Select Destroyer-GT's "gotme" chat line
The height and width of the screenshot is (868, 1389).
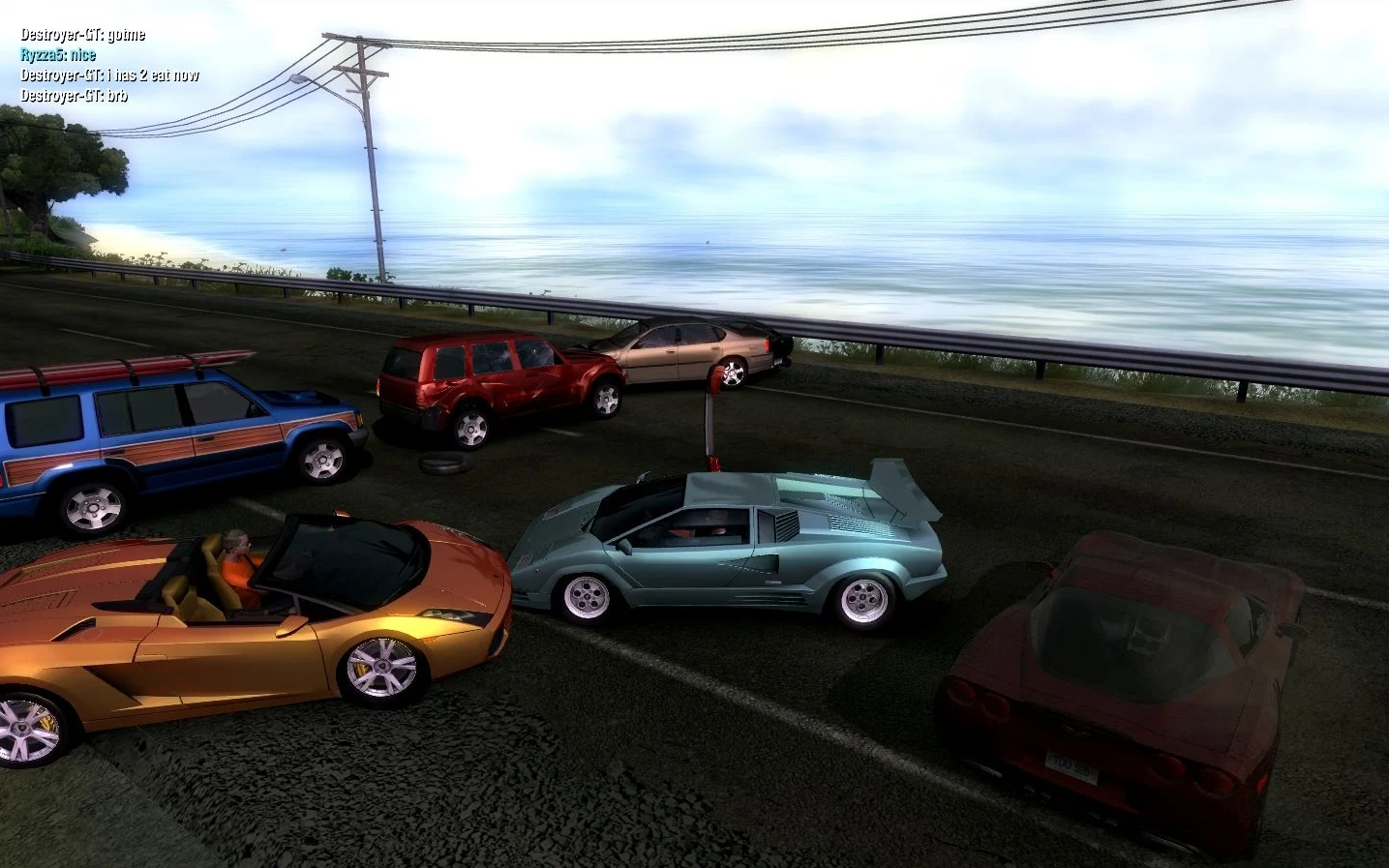point(83,35)
